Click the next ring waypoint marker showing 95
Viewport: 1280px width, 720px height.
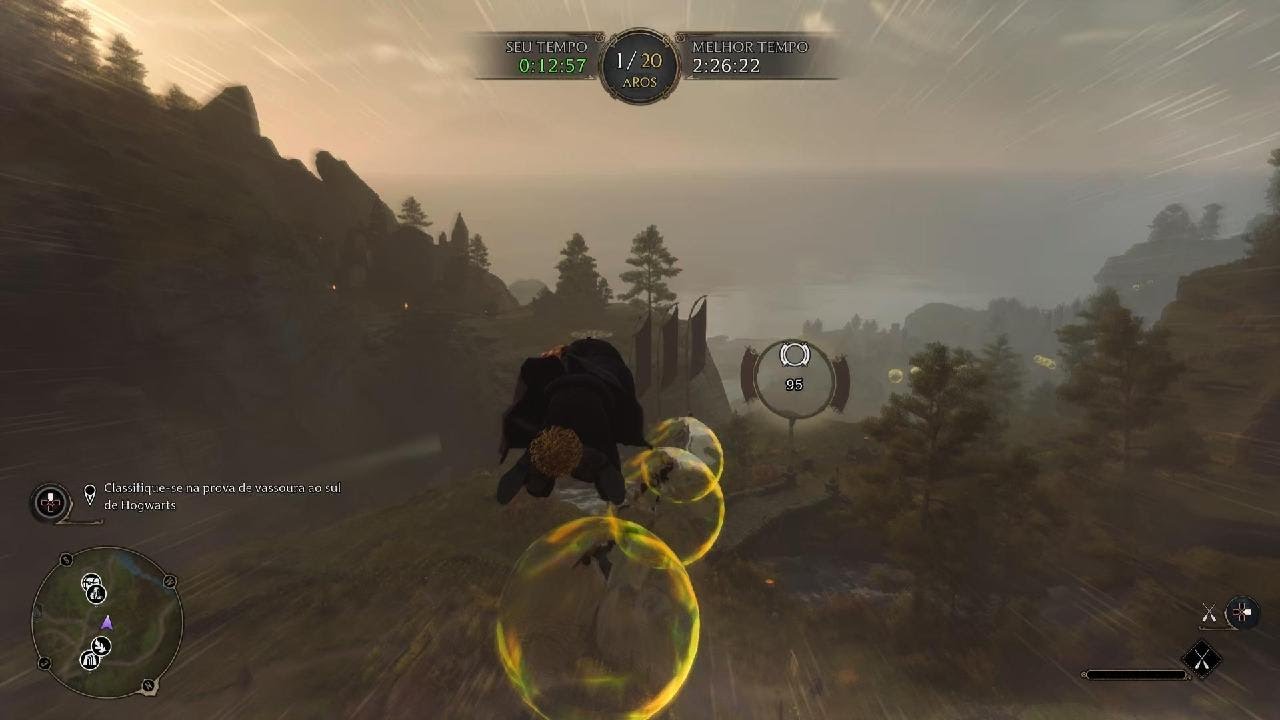click(x=794, y=379)
